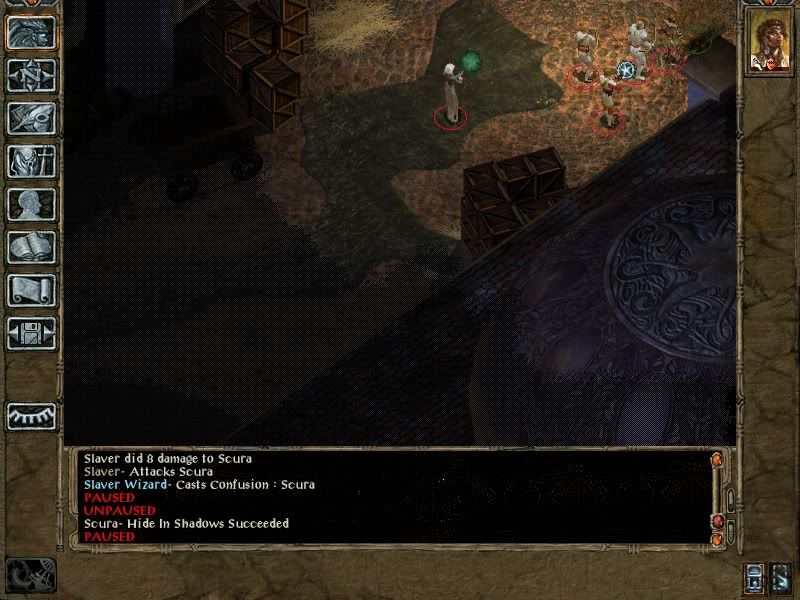The height and width of the screenshot is (600, 800).
Task: Click the dark button in the corner panel
Action: click(x=782, y=578)
